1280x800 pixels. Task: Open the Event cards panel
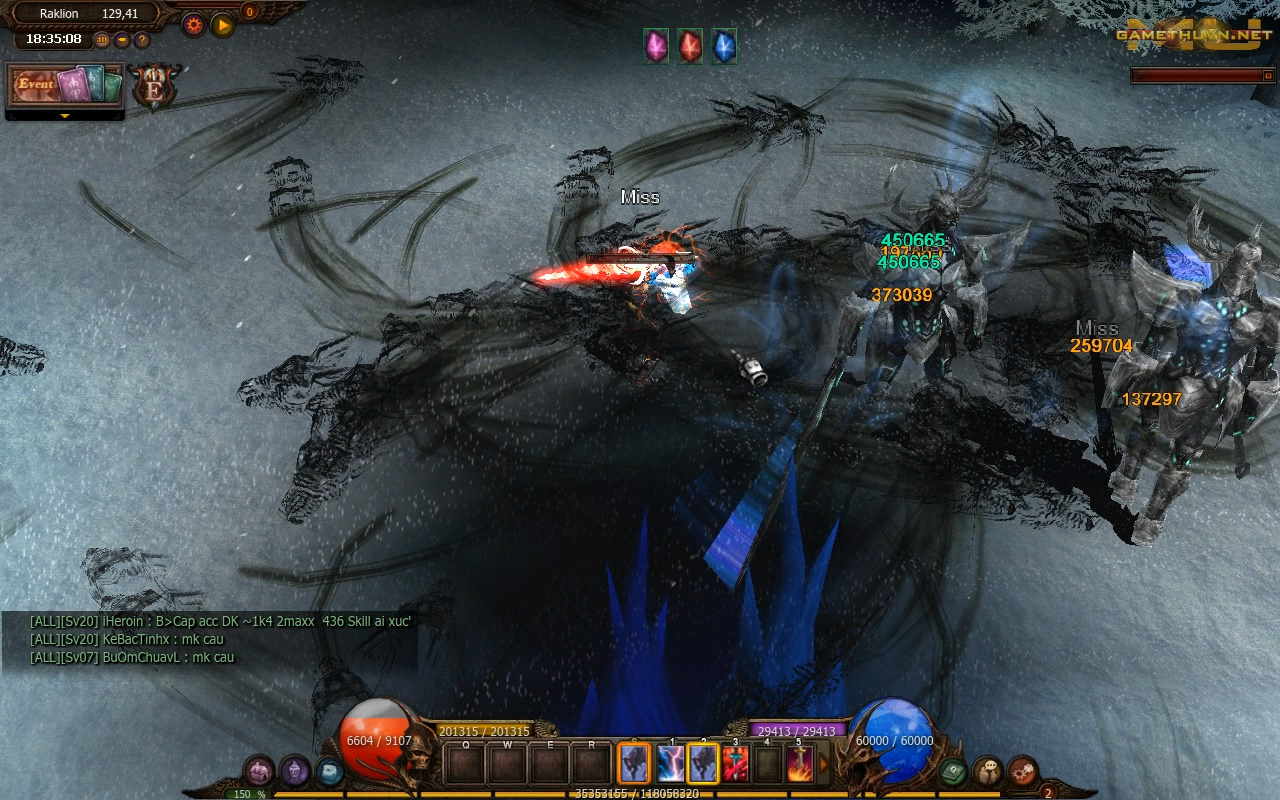(65, 87)
